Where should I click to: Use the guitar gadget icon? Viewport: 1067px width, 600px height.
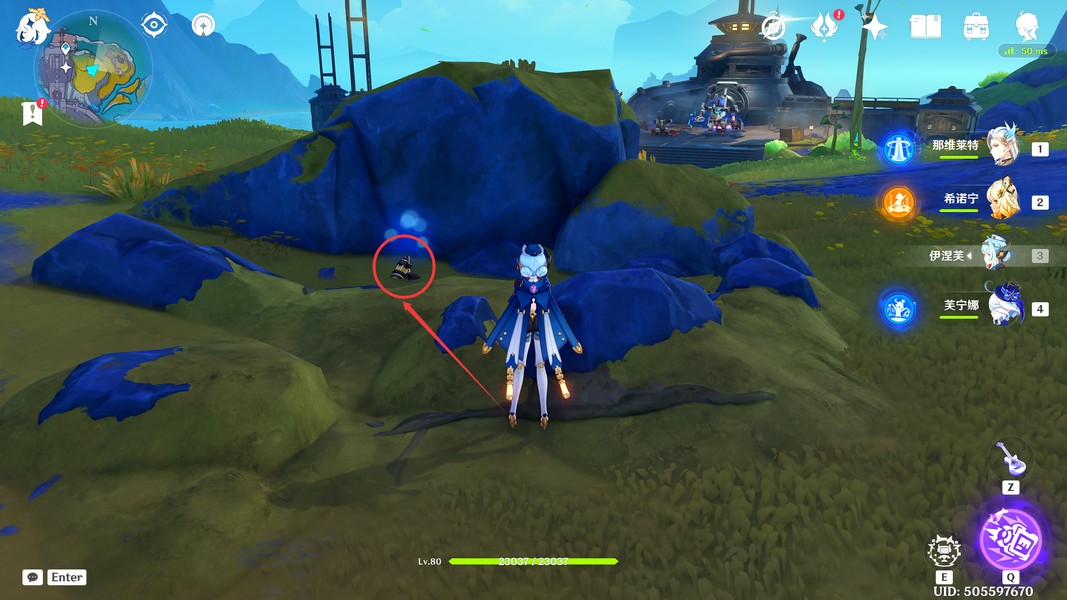pyautogui.click(x=1010, y=460)
